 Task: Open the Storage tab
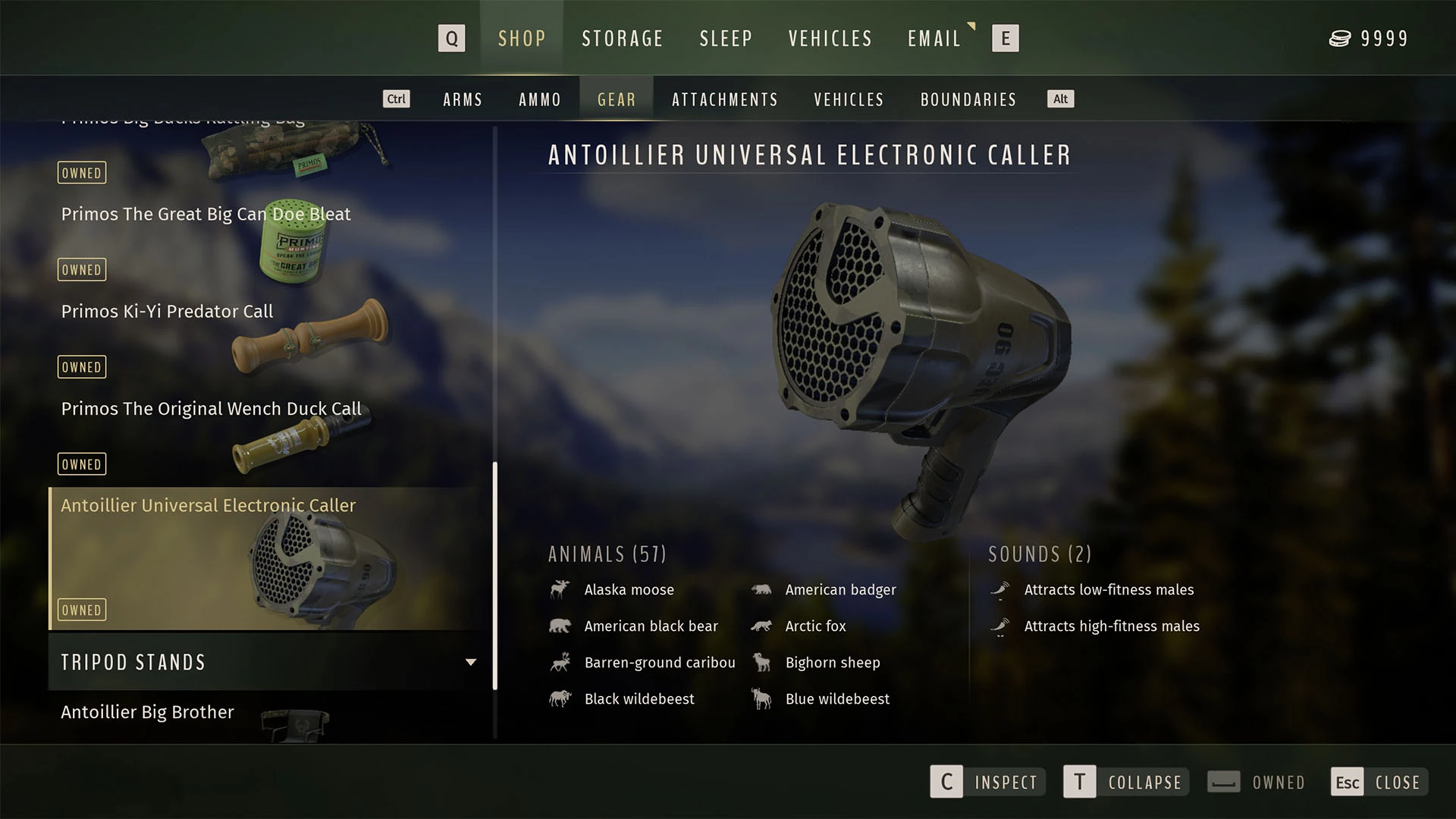tap(622, 39)
